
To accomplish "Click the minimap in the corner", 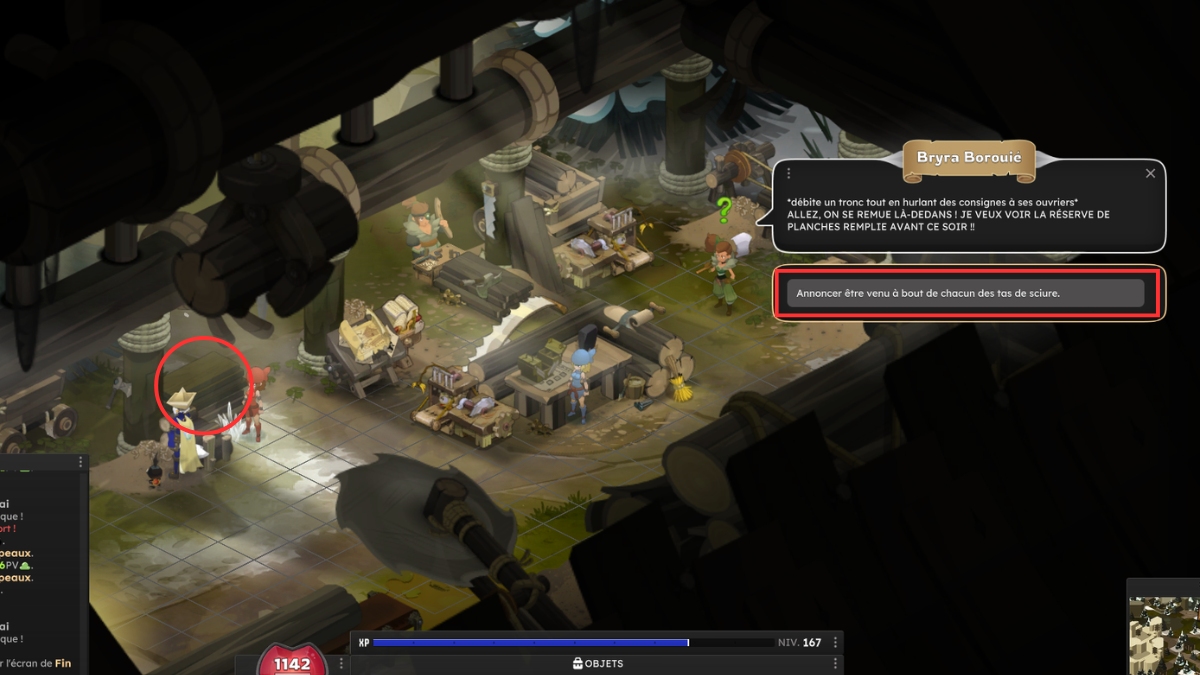I will (x=1165, y=635).
